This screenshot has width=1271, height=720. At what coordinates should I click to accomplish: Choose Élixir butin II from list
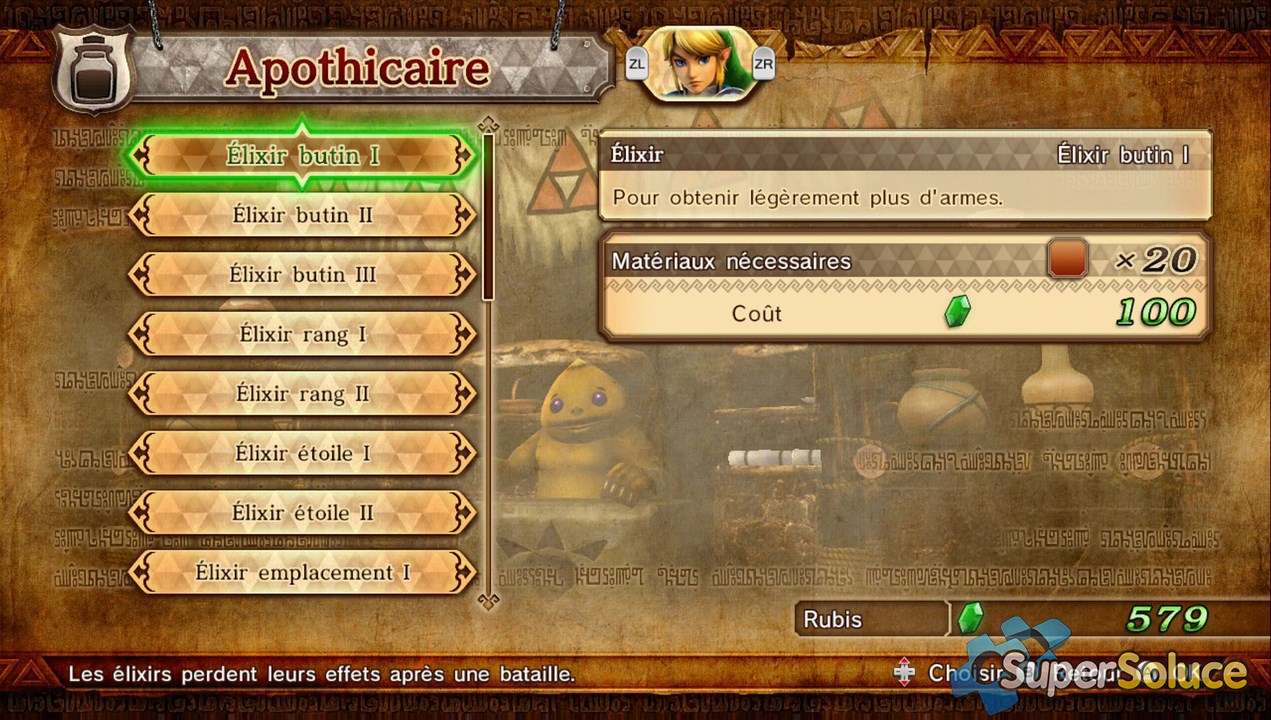303,215
